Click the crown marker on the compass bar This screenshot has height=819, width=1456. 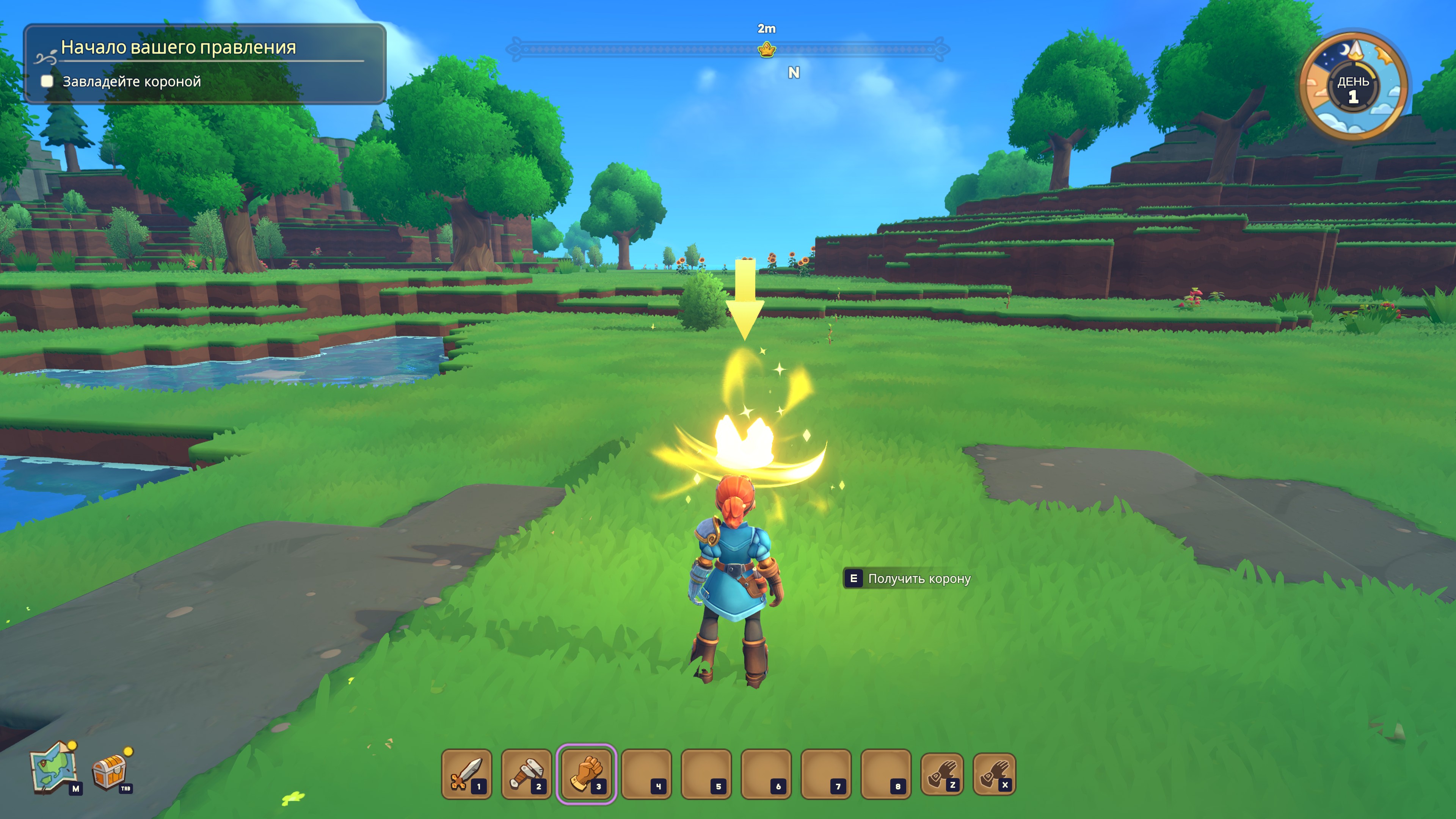(x=766, y=50)
